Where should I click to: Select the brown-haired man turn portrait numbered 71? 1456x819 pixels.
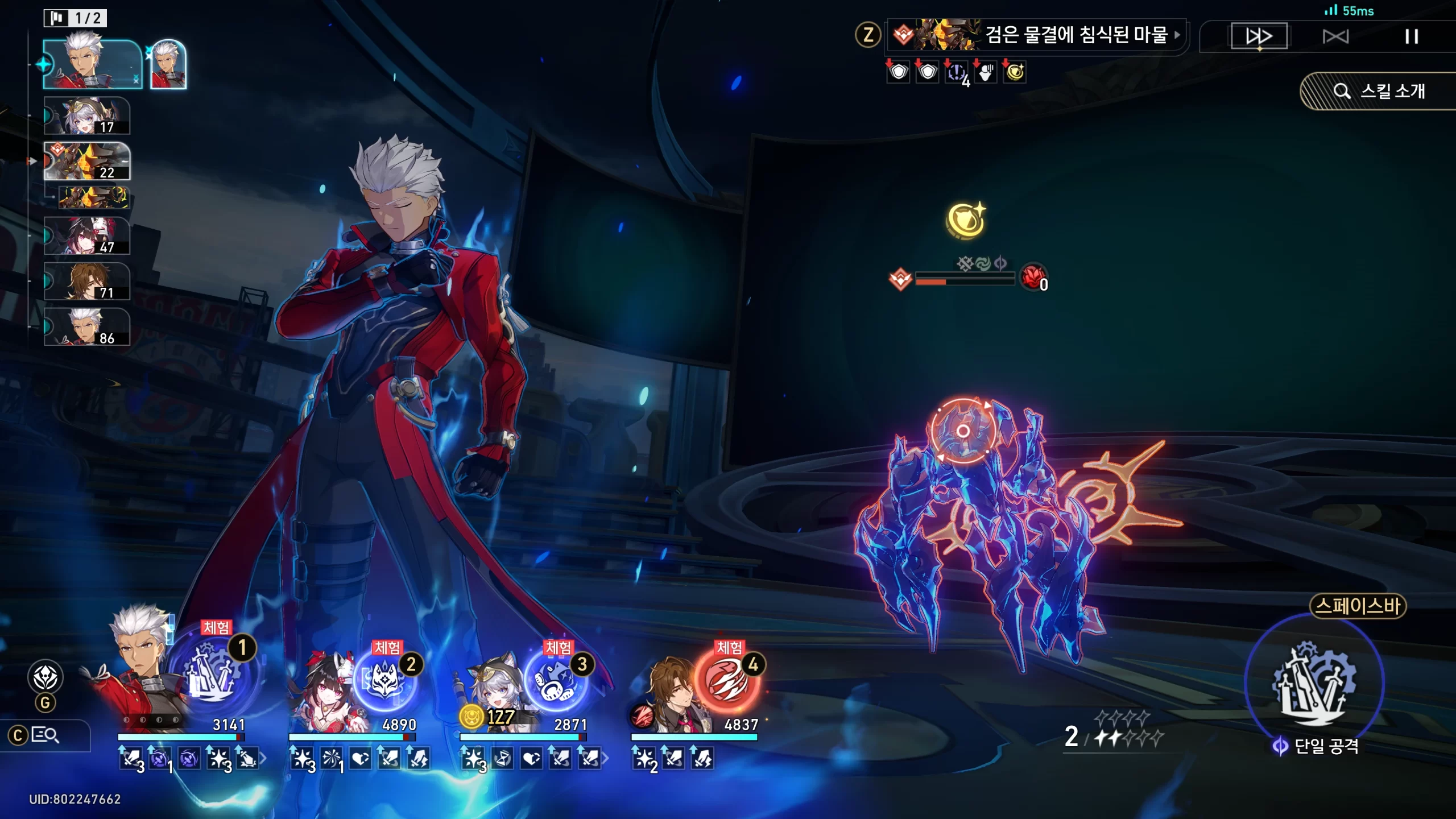click(x=87, y=281)
